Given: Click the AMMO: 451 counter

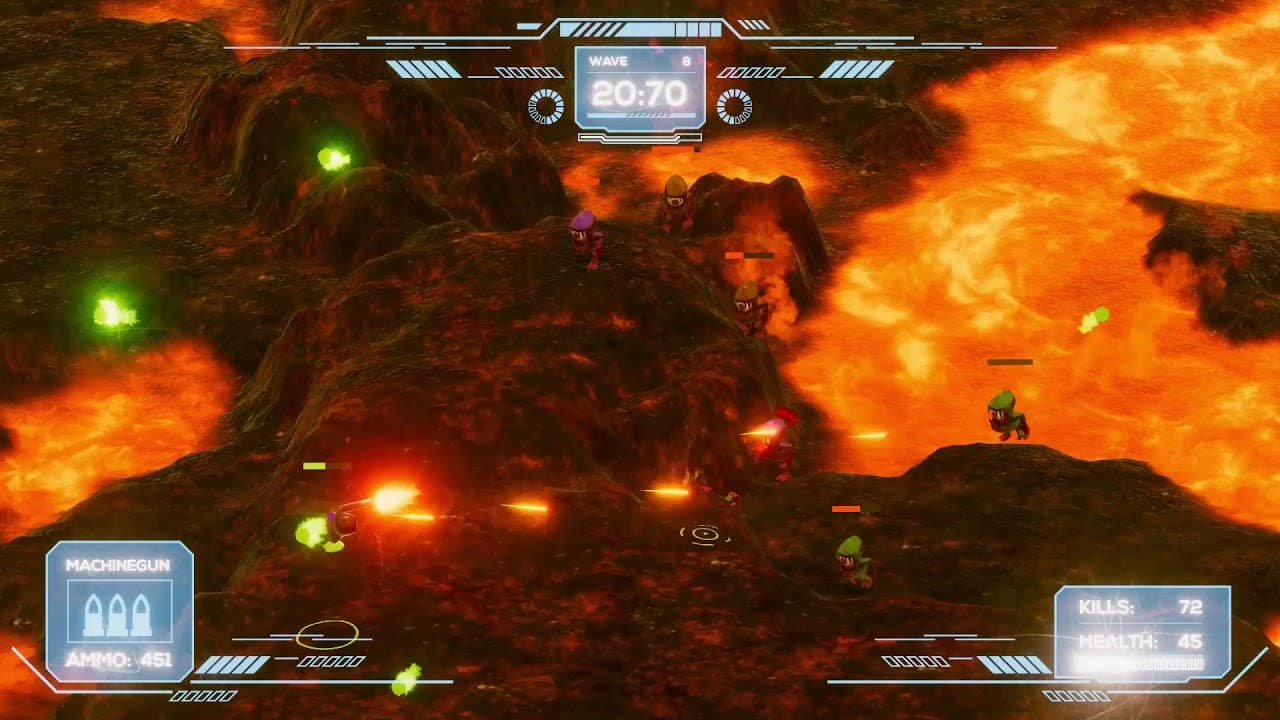Looking at the screenshot, I should [x=118, y=658].
